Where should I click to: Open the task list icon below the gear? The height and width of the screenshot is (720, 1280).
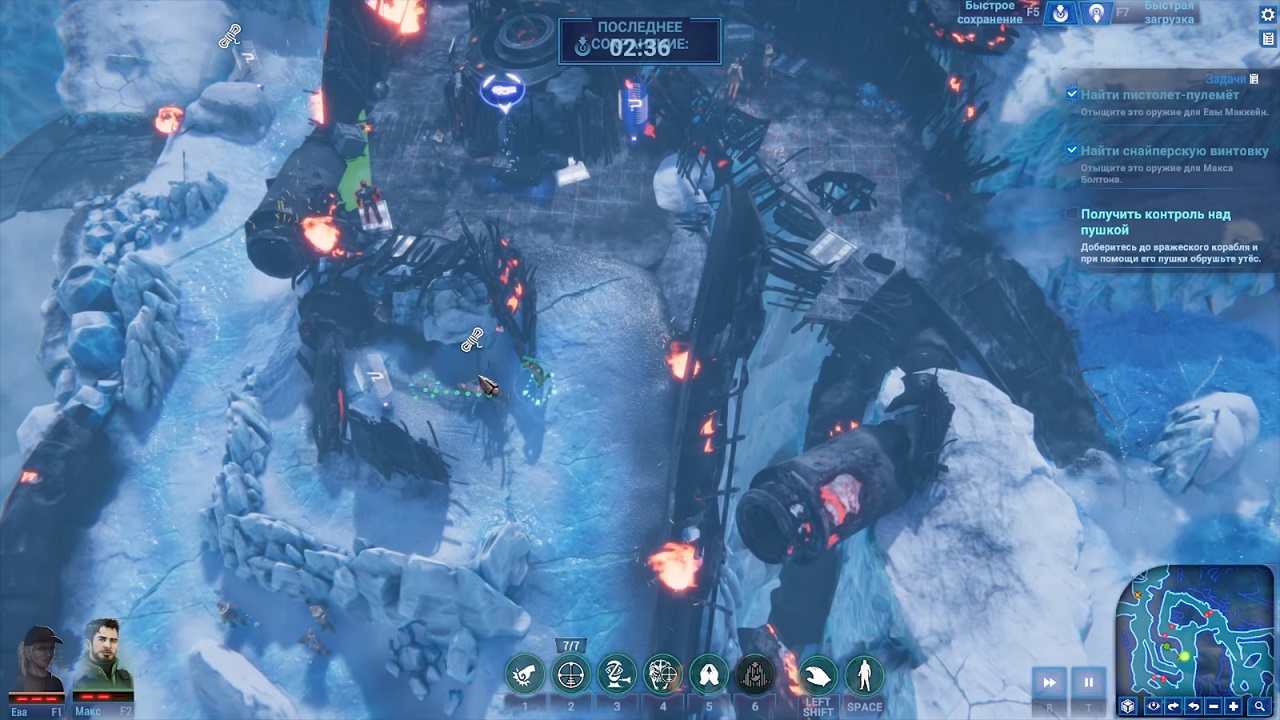(1268, 38)
